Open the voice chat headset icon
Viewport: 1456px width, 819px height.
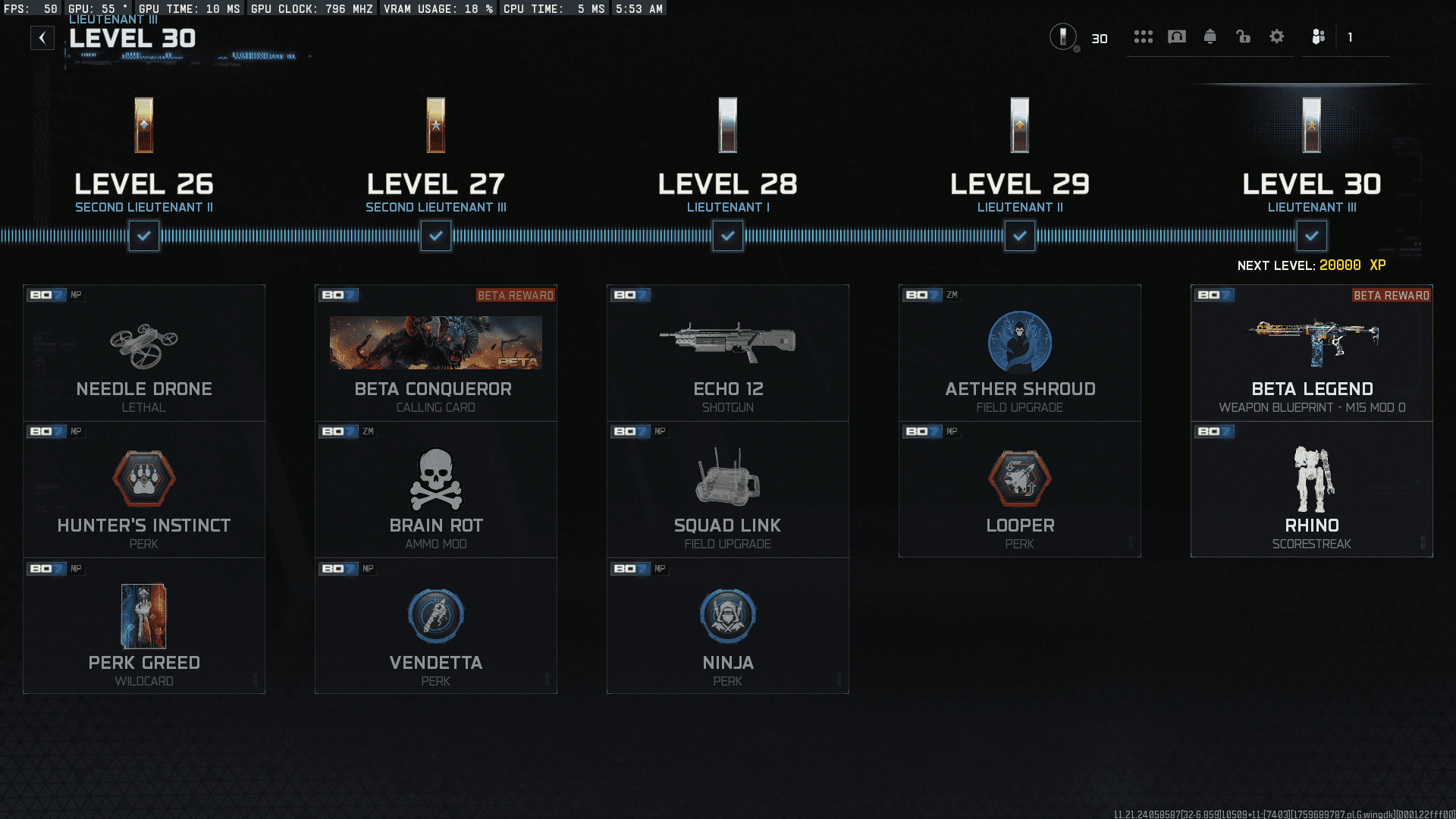tap(1177, 36)
